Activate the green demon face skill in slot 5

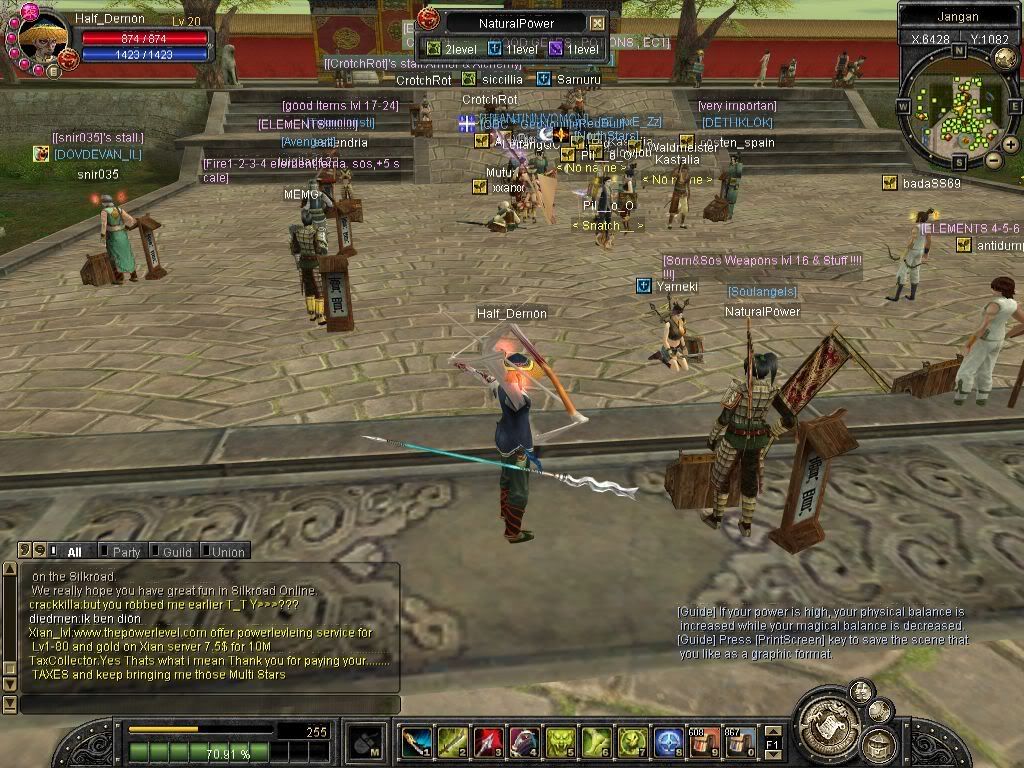click(x=560, y=742)
